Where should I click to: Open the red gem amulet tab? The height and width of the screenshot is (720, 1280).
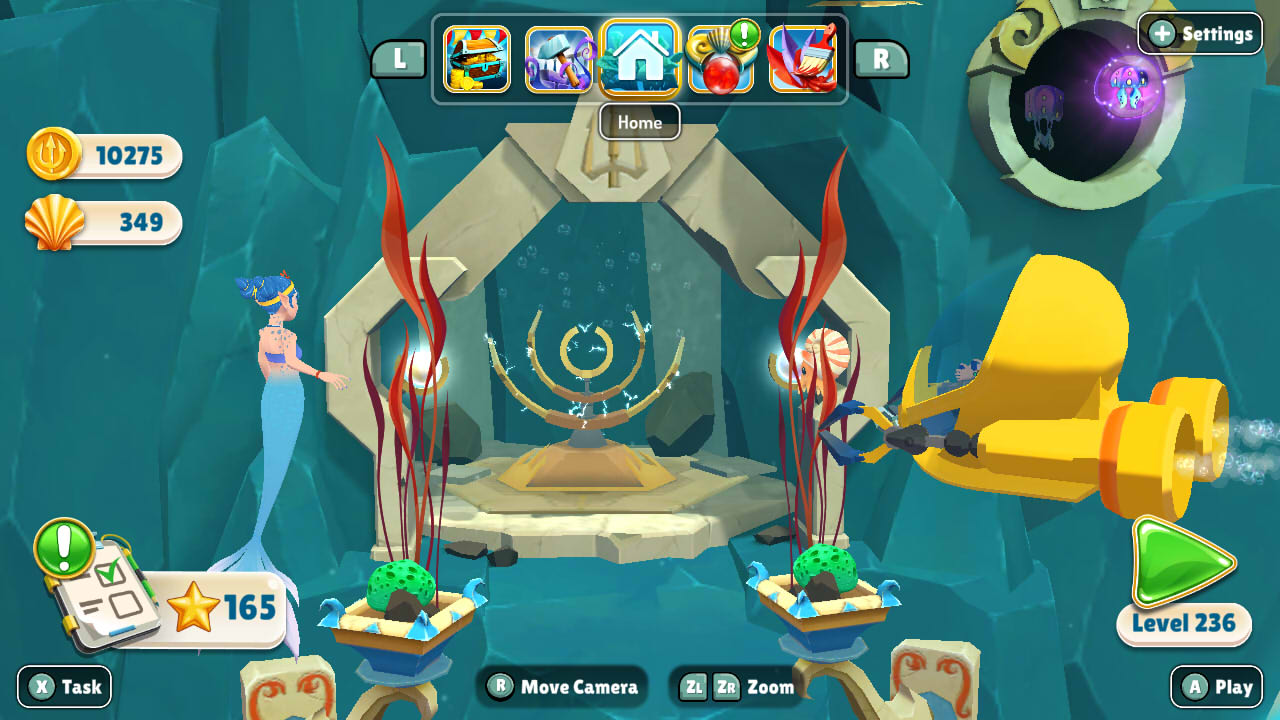tap(724, 62)
